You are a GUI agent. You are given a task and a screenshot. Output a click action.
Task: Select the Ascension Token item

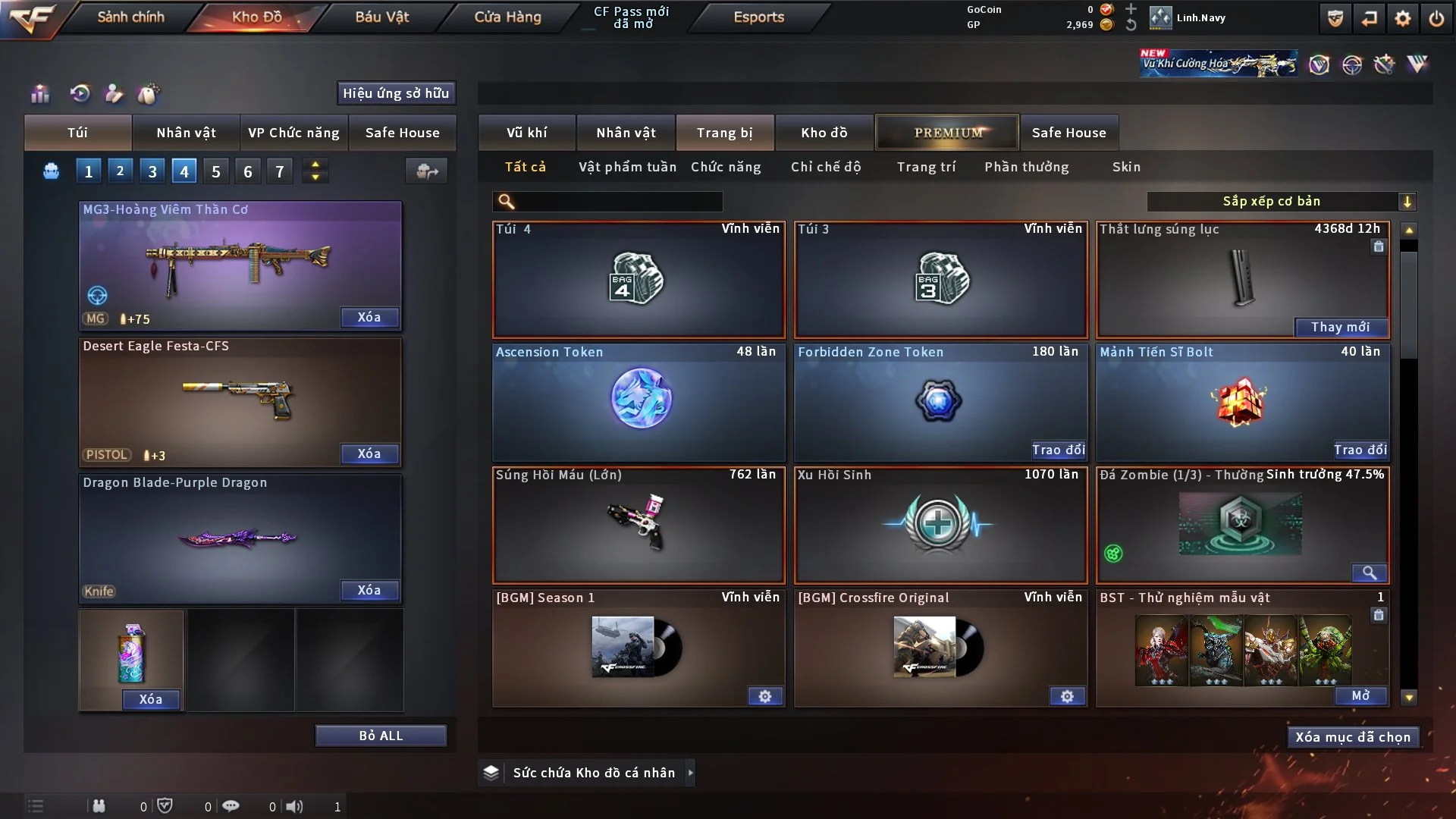coord(639,402)
